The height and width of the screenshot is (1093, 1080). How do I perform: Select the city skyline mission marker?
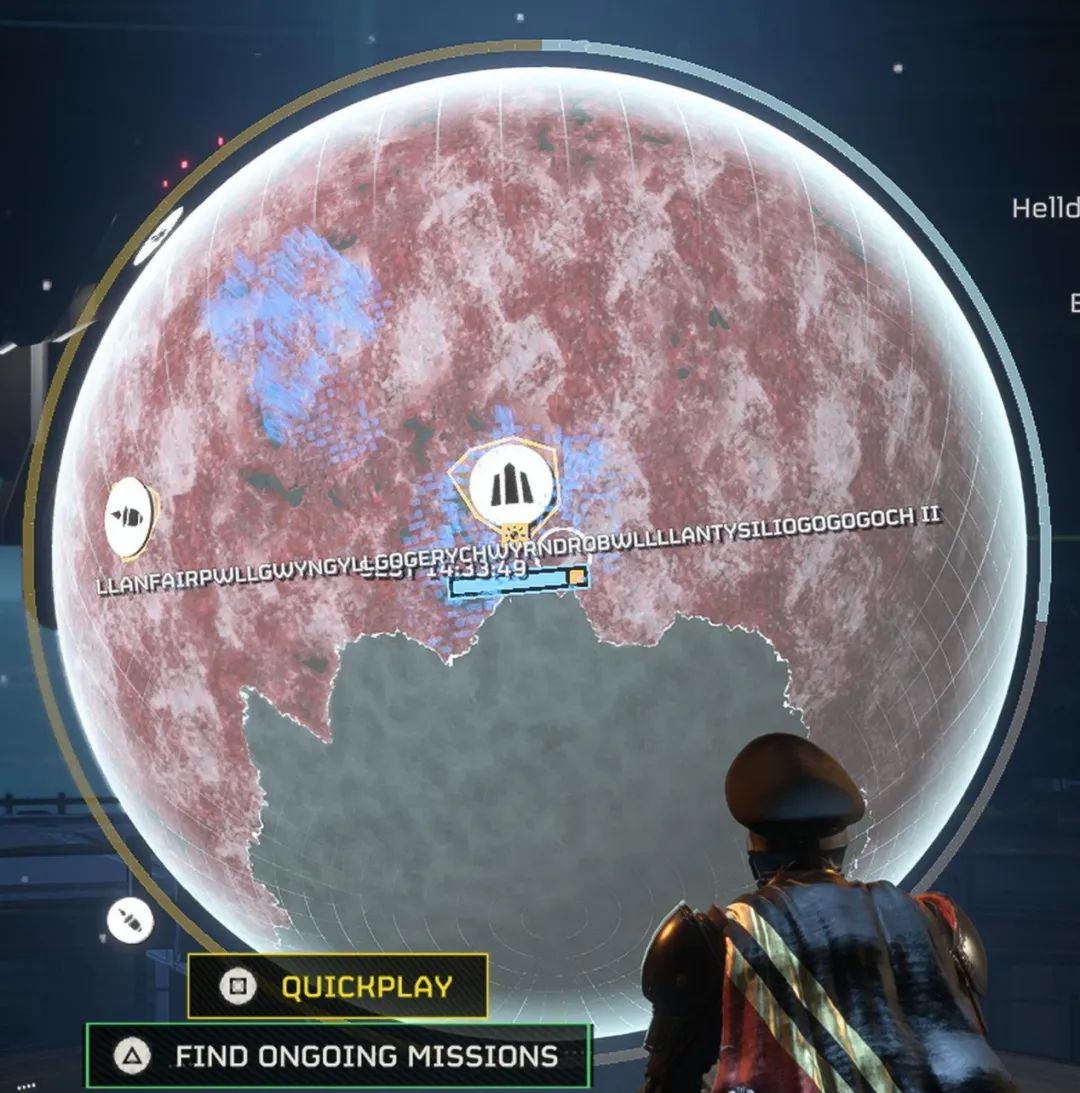[510, 487]
